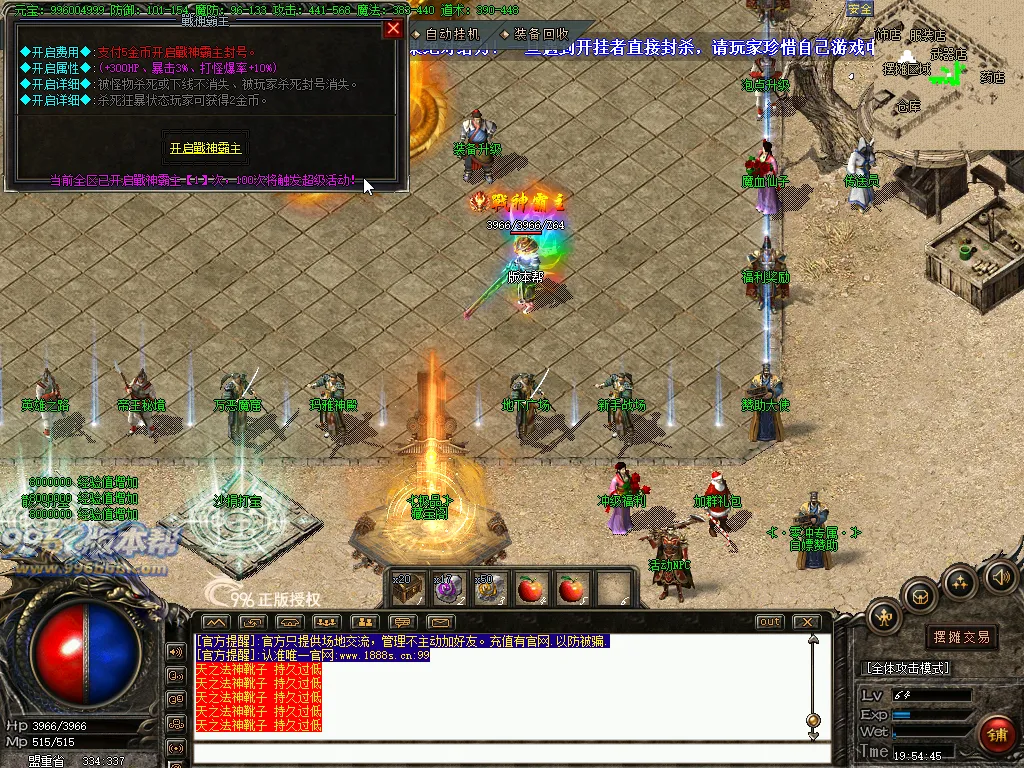
Task: Open the skills sparkle round icon
Action: point(960,582)
